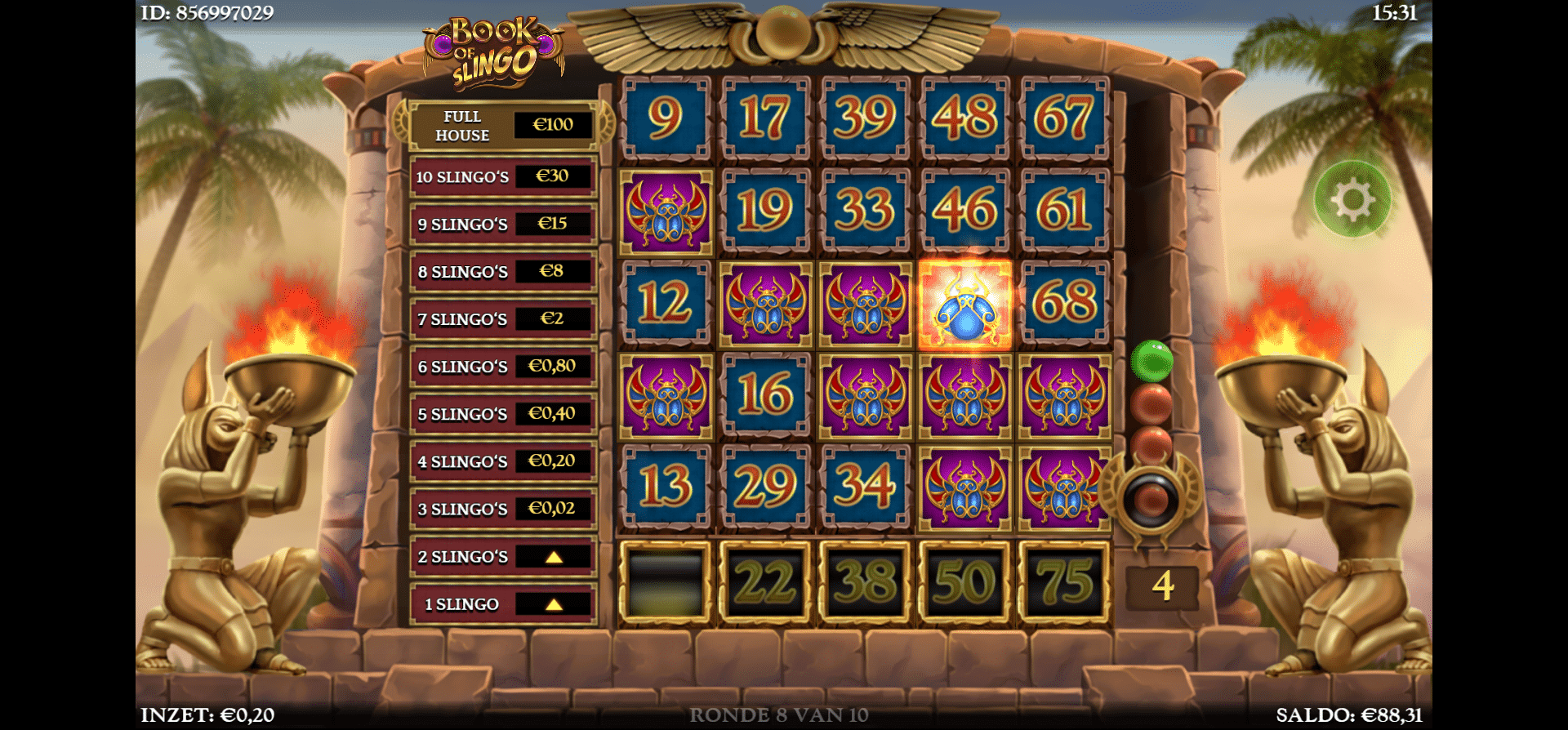Screen dimensions: 1568x730
Task: Mark the number 16 tile
Action: coord(765,395)
